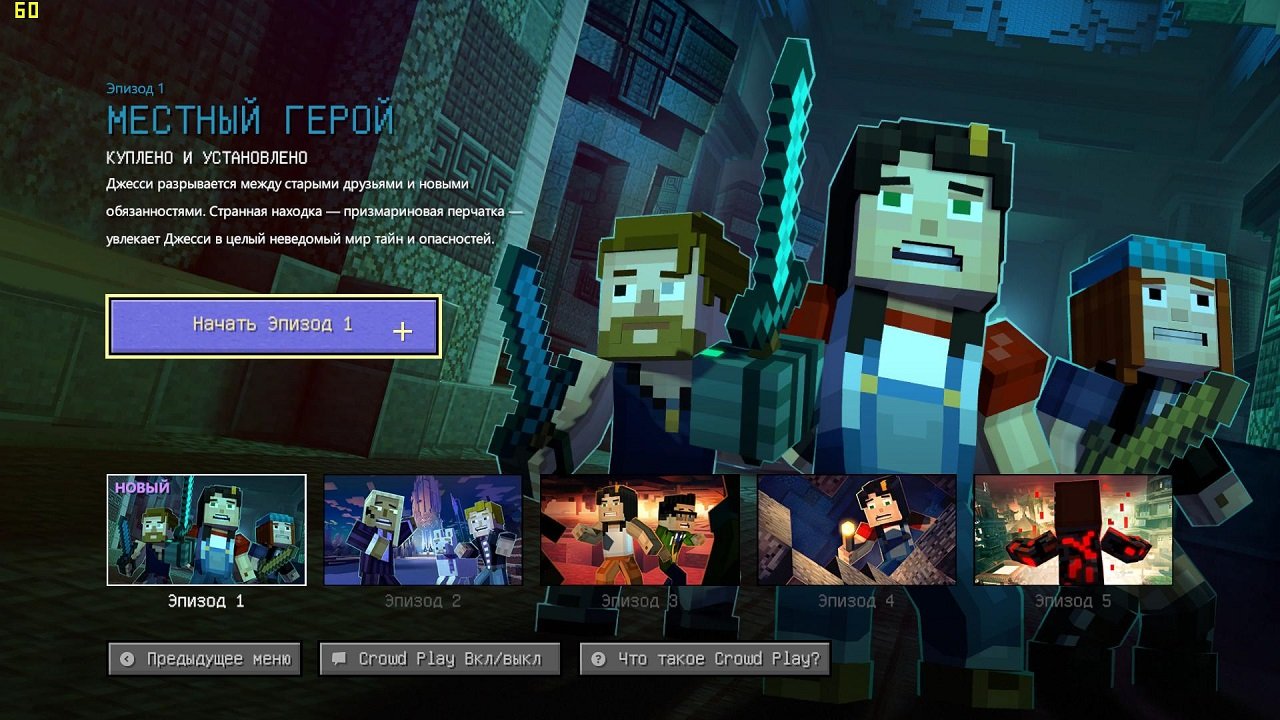Select the Эпизод 3 thumbnail

coord(638,530)
